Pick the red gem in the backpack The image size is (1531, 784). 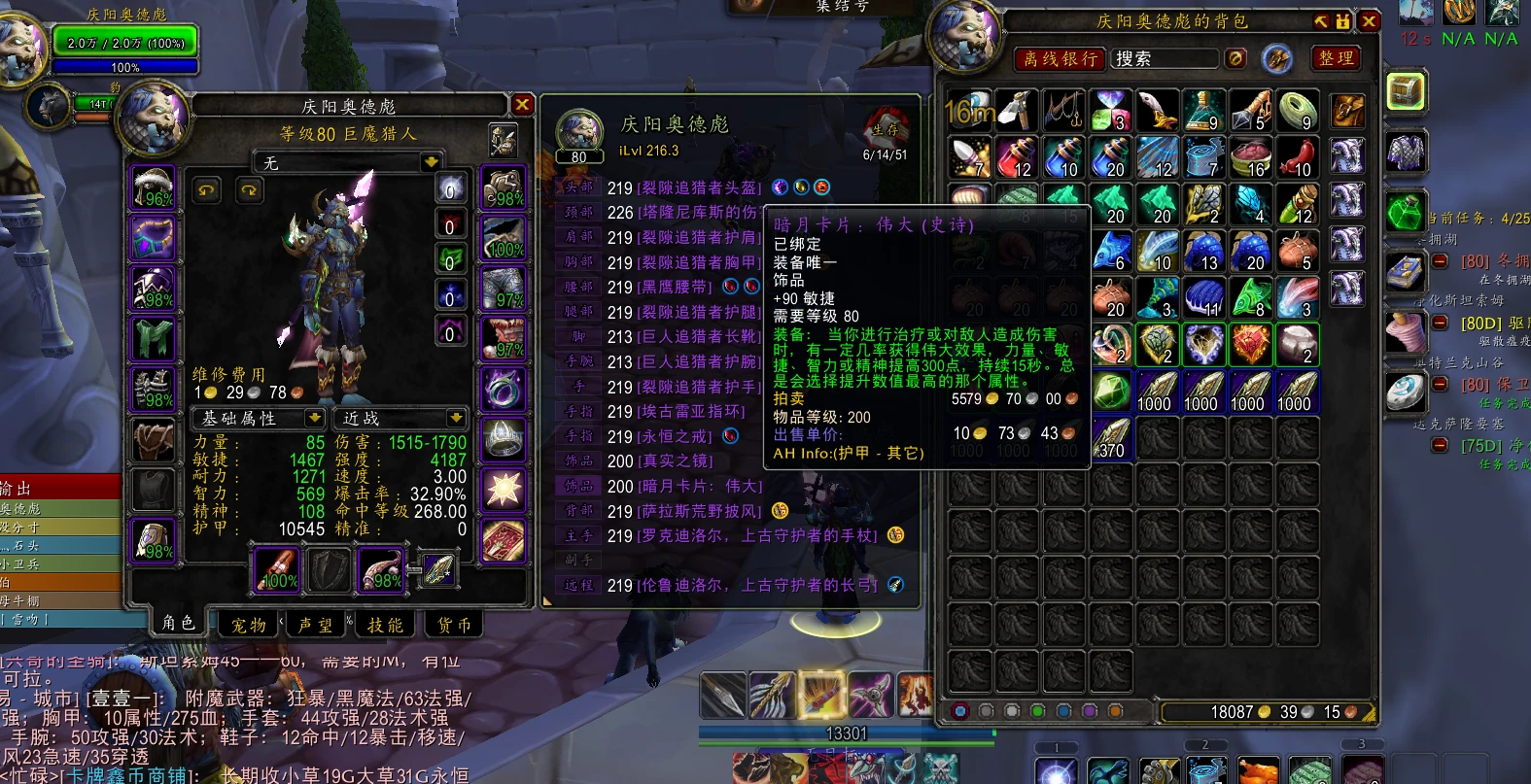point(1250,345)
